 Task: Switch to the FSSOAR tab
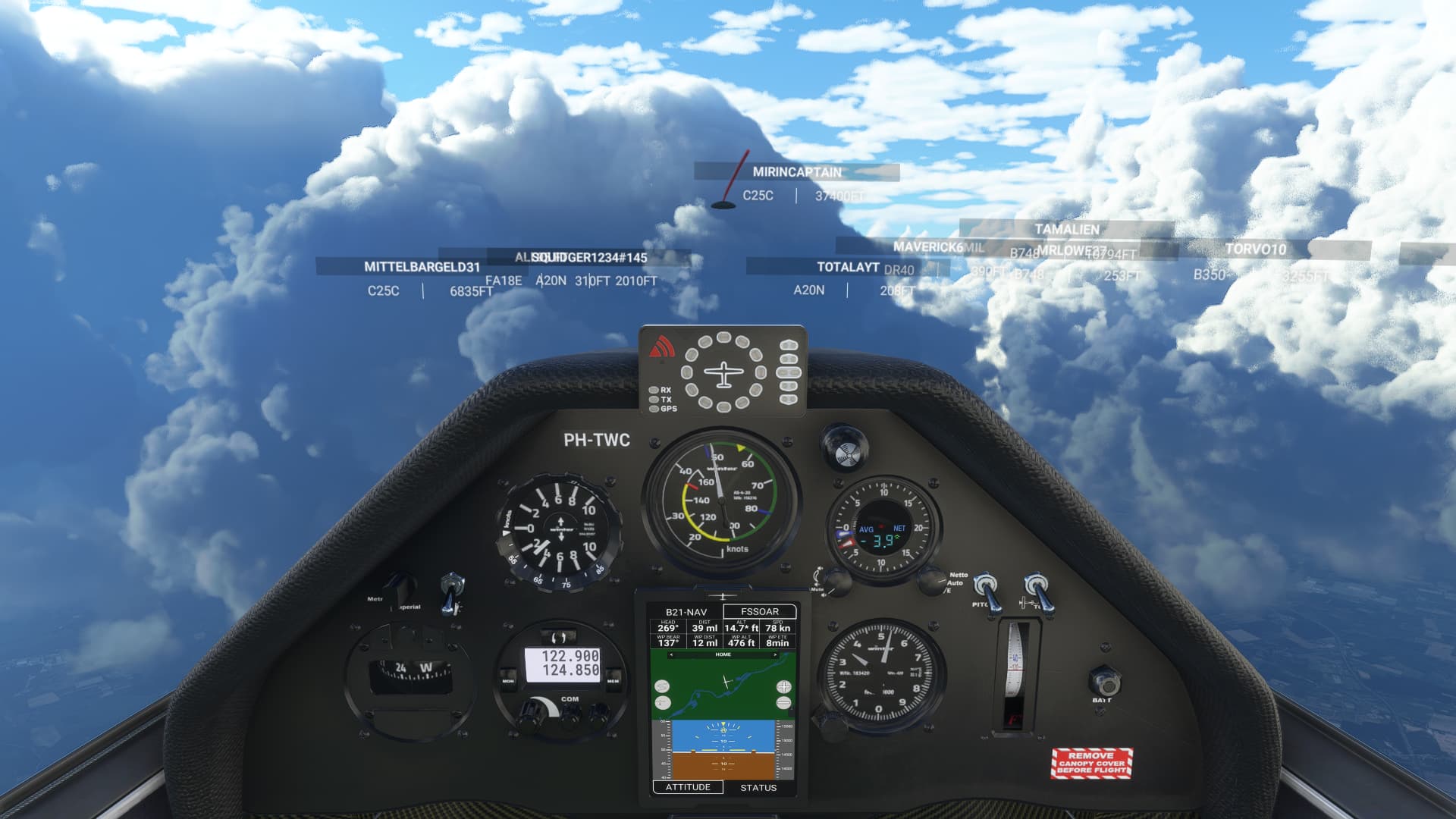[x=758, y=612]
